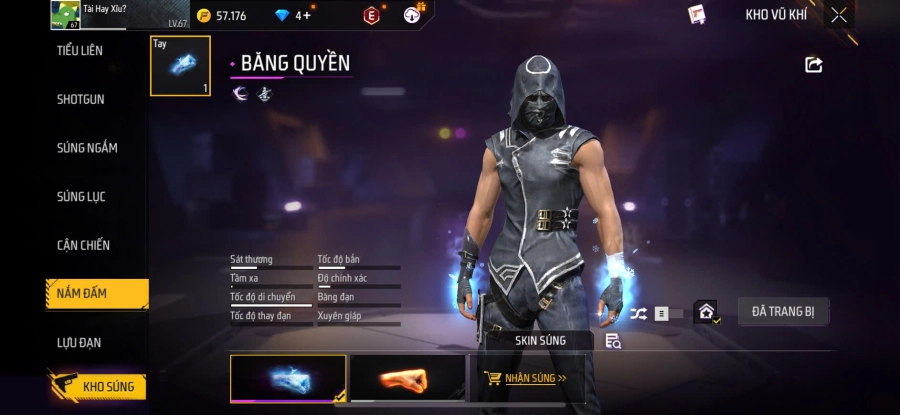Select the Tay weapon slot
900x415 pixels.
pyautogui.click(x=180, y=66)
